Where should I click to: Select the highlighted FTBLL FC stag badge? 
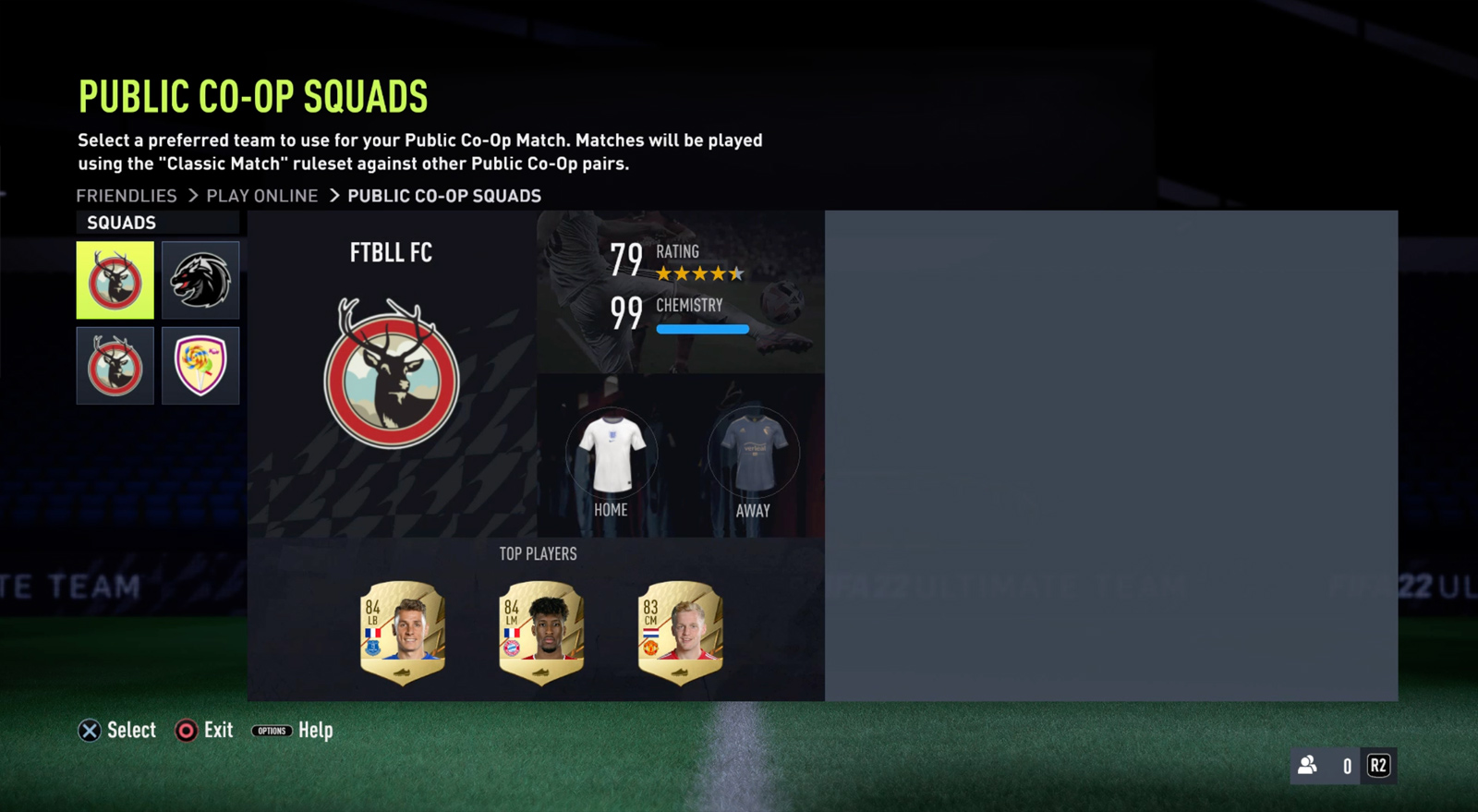(x=115, y=280)
